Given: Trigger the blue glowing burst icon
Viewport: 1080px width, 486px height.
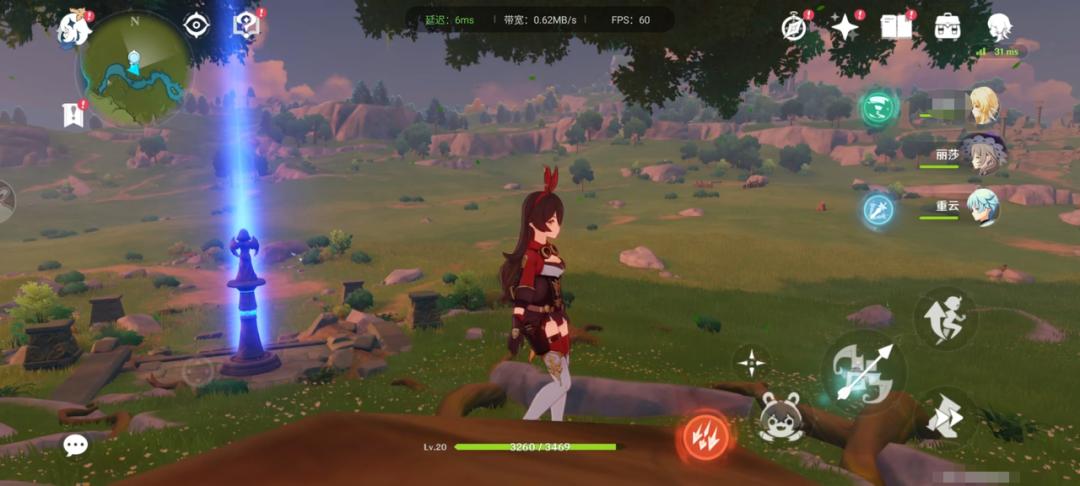Looking at the screenshot, I should pyautogui.click(x=877, y=209).
